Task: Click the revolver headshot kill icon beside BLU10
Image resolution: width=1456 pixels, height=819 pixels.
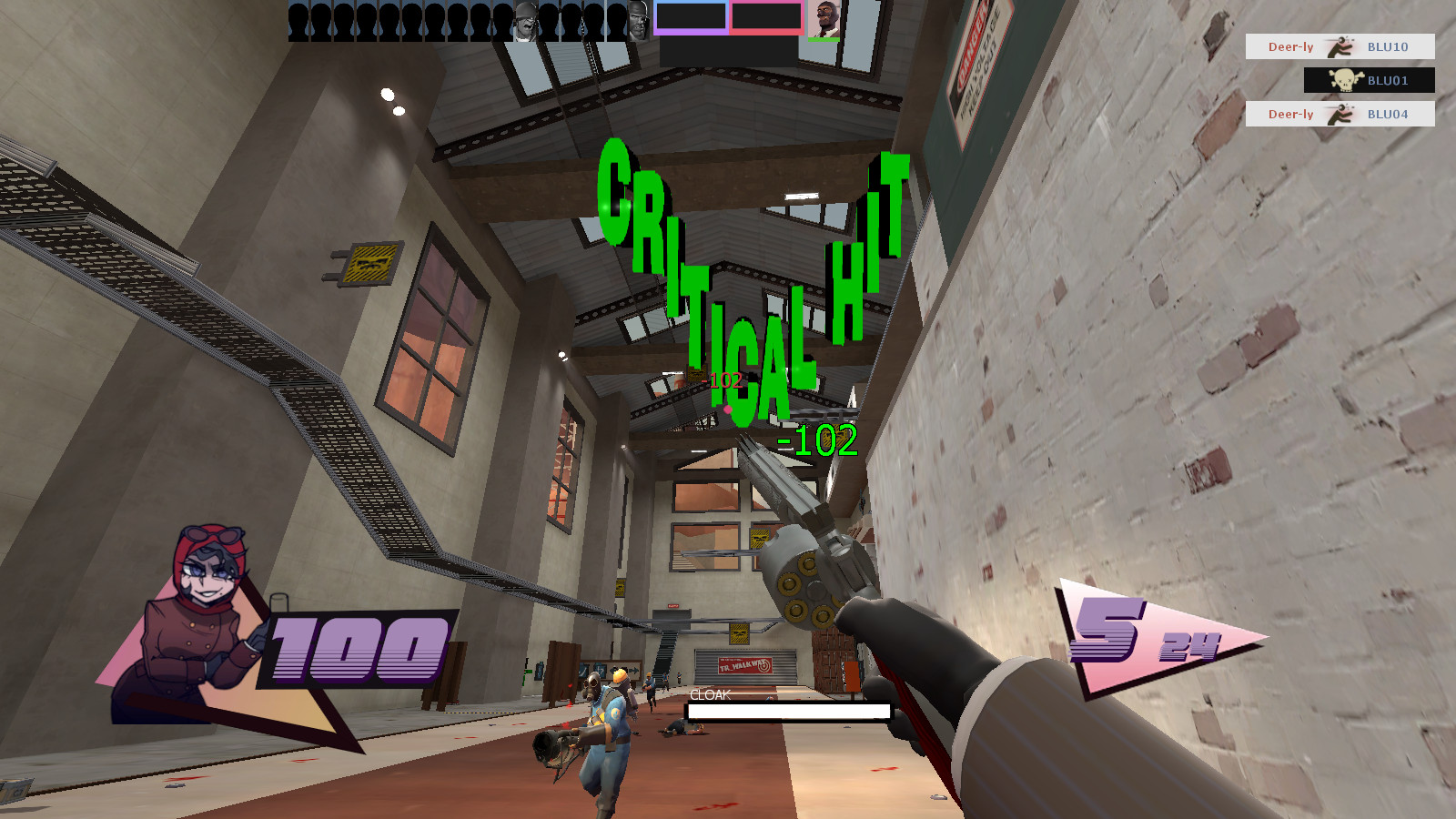Action: [x=1340, y=47]
